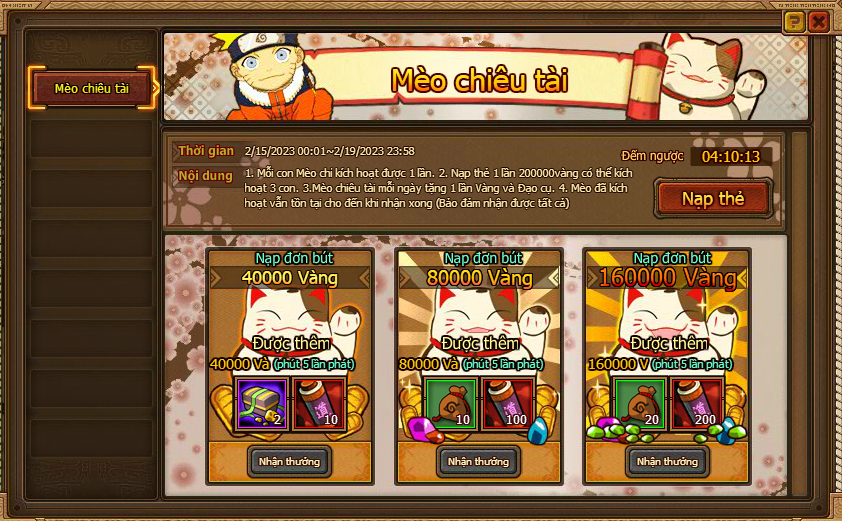842x521 pixels.
Task: Click the Nạp thẻ recharge button
Action: (712, 198)
